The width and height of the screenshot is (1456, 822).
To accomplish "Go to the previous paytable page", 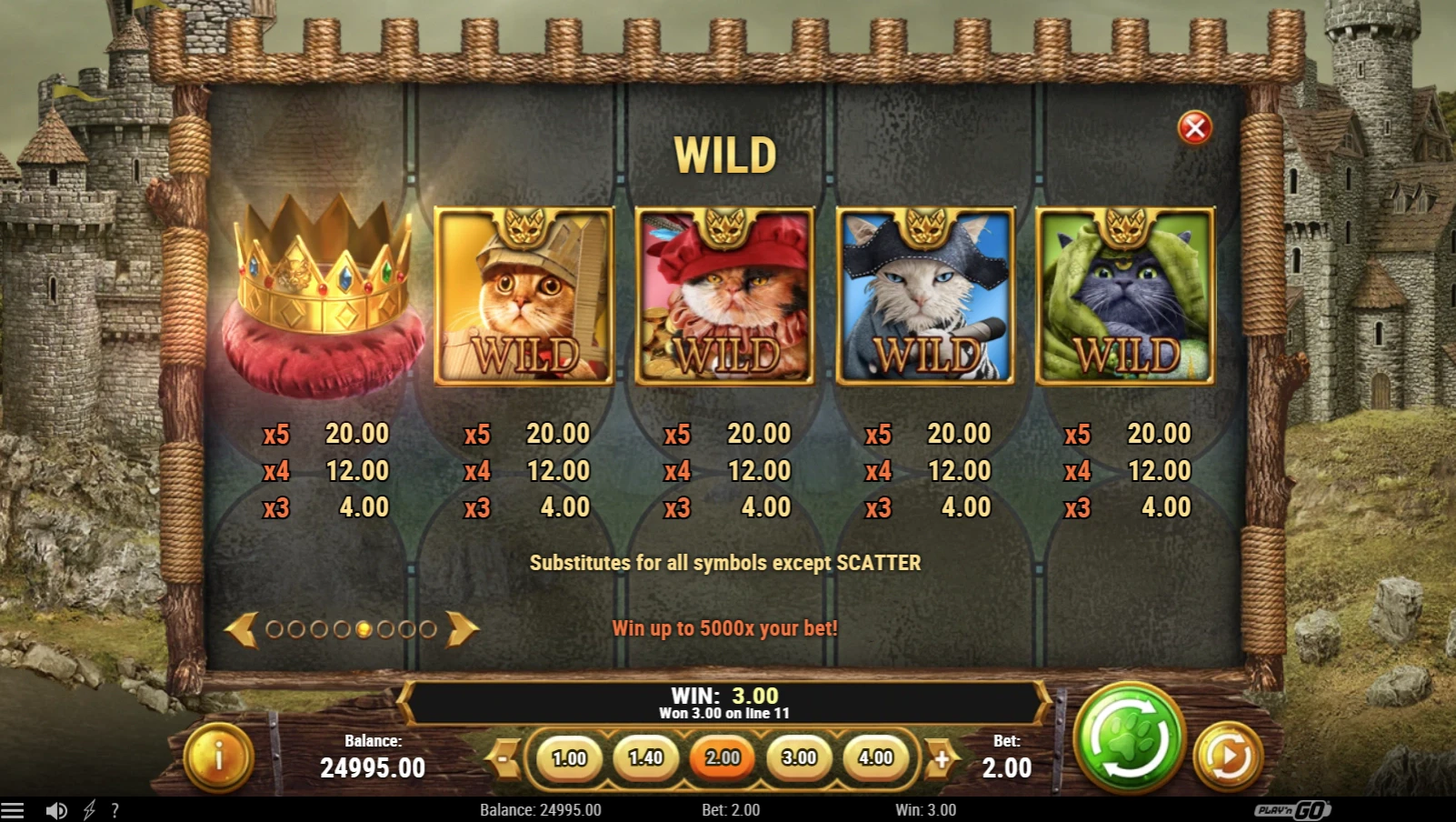I will coord(242,629).
